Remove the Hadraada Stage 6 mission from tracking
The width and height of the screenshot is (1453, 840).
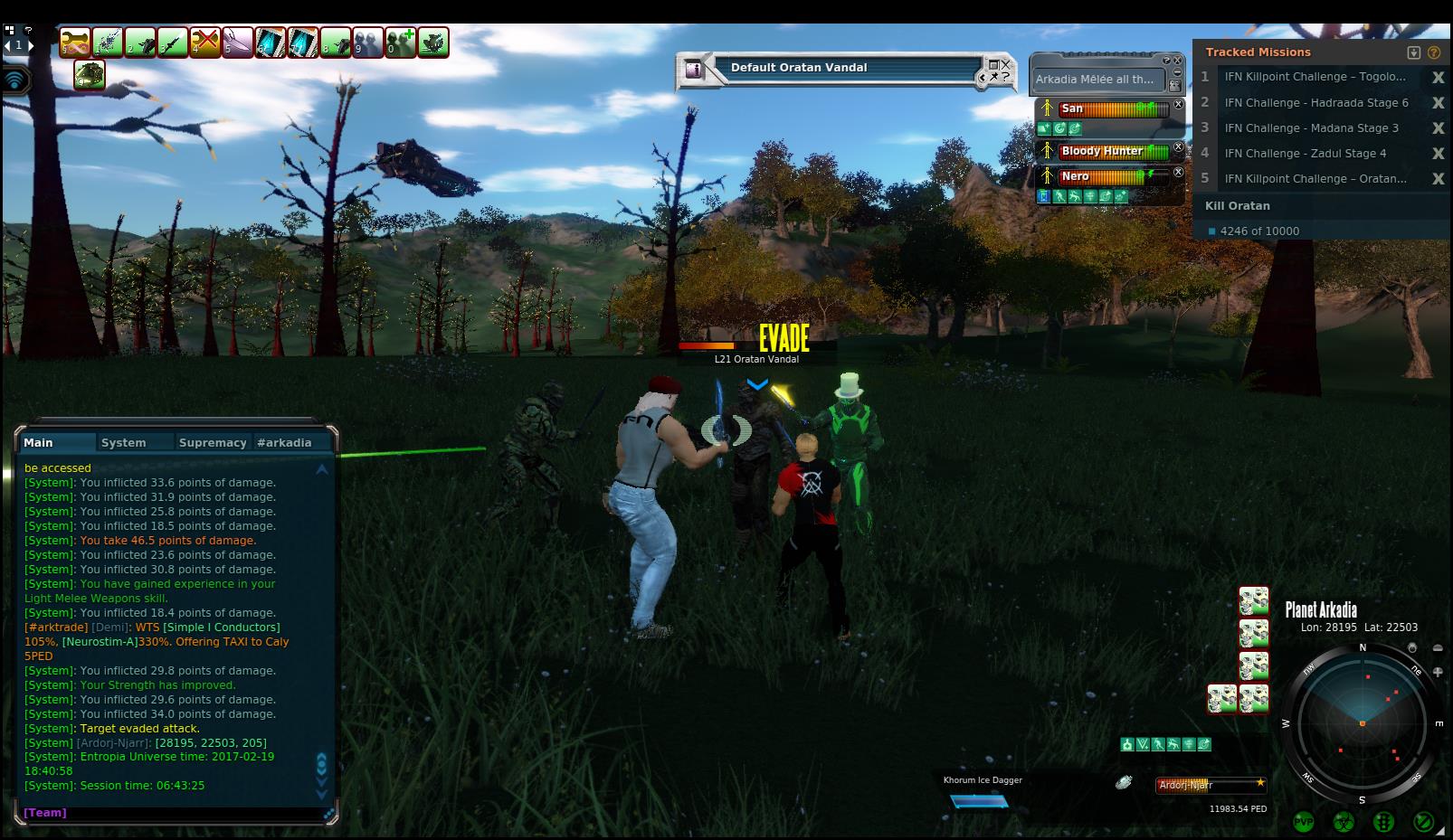click(x=1438, y=103)
